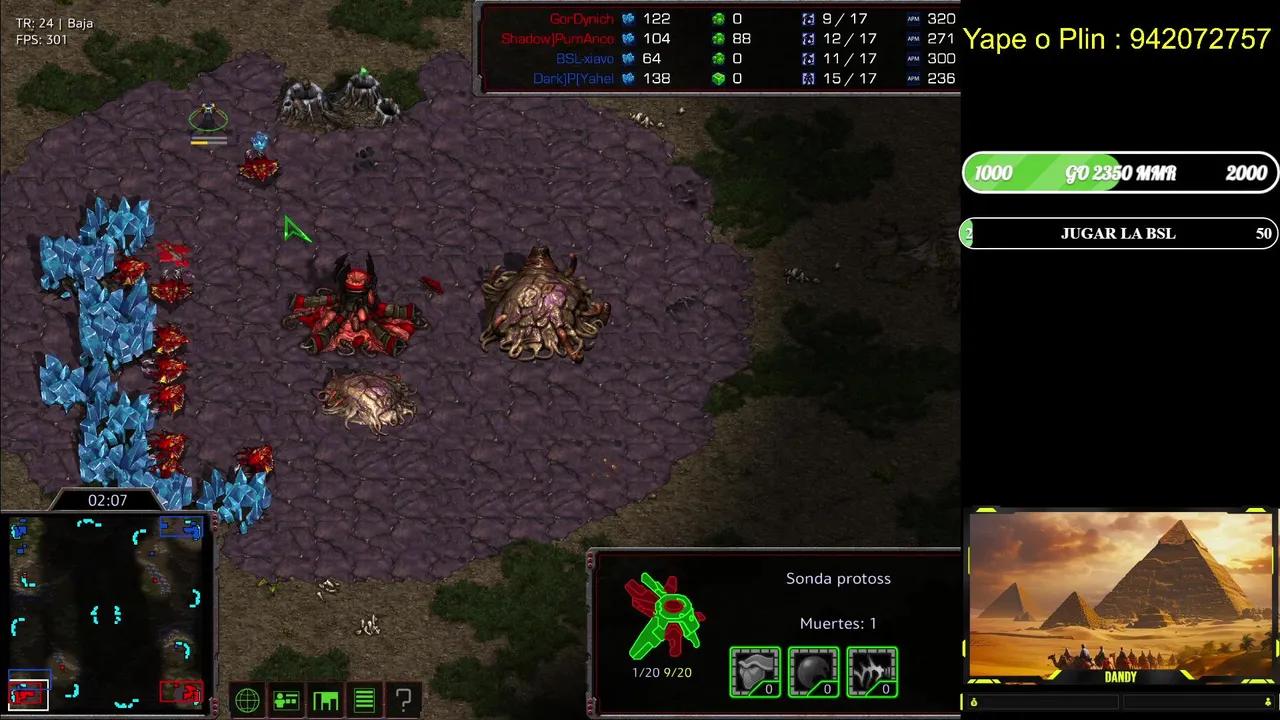
Task: Open the globe icon button
Action: [x=247, y=701]
